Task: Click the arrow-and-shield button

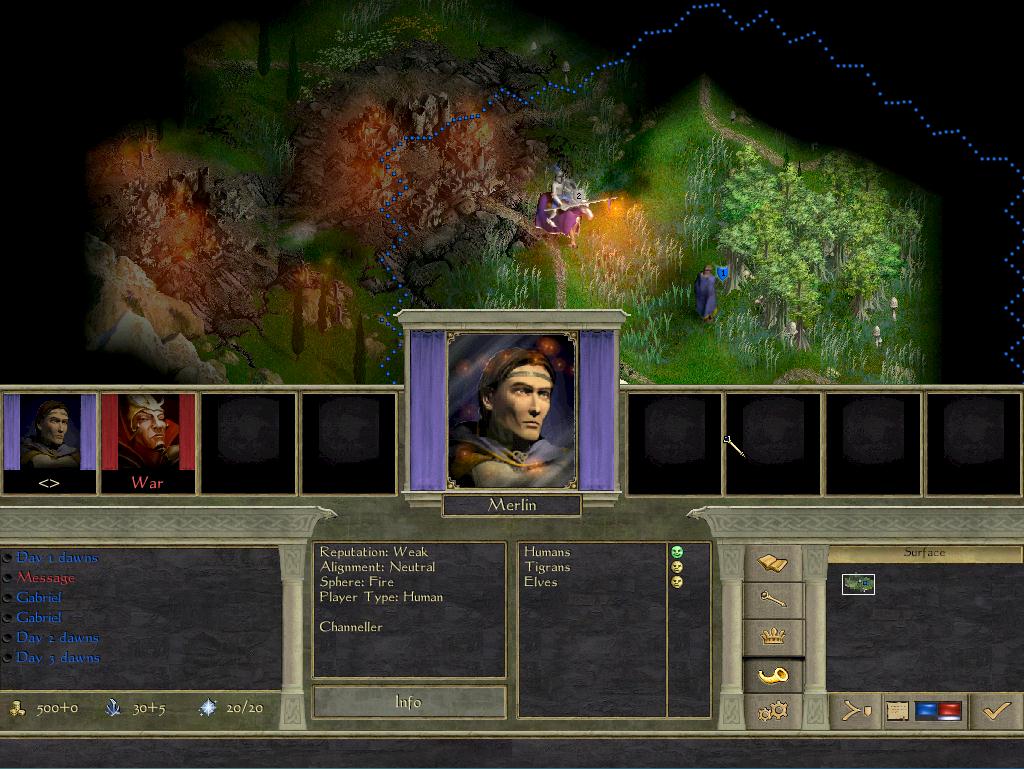Action: pos(855,711)
